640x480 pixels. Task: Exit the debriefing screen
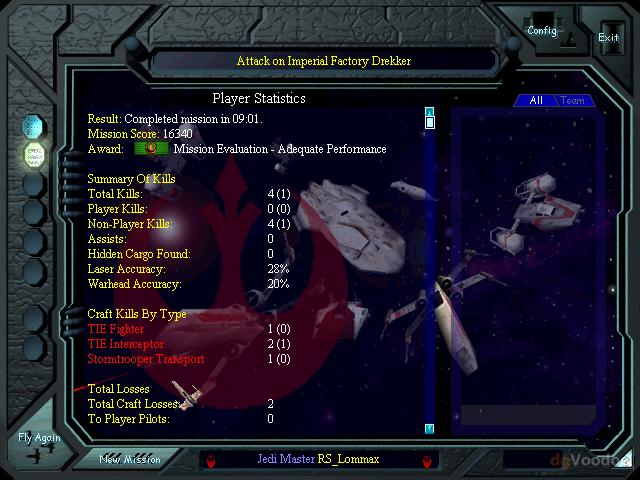[608, 36]
